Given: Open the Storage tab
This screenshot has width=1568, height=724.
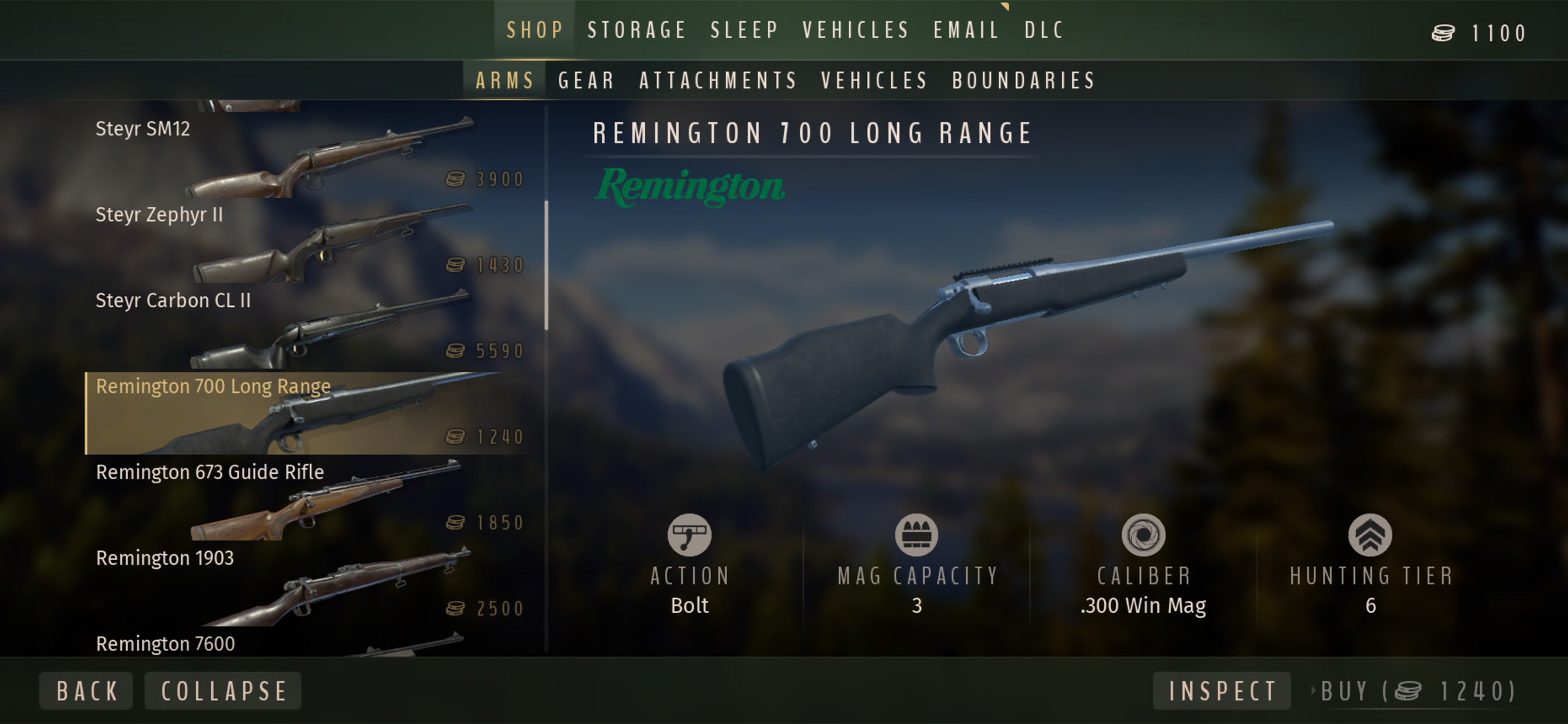Looking at the screenshot, I should (x=636, y=30).
